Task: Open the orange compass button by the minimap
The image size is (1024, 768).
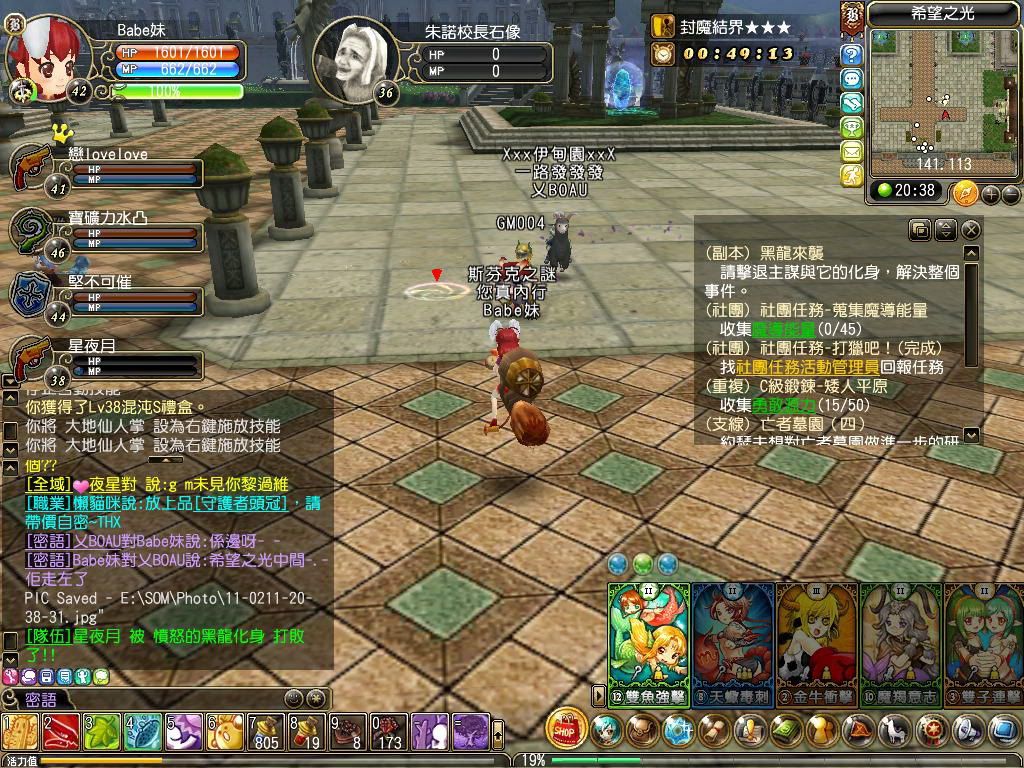Action: point(965,192)
